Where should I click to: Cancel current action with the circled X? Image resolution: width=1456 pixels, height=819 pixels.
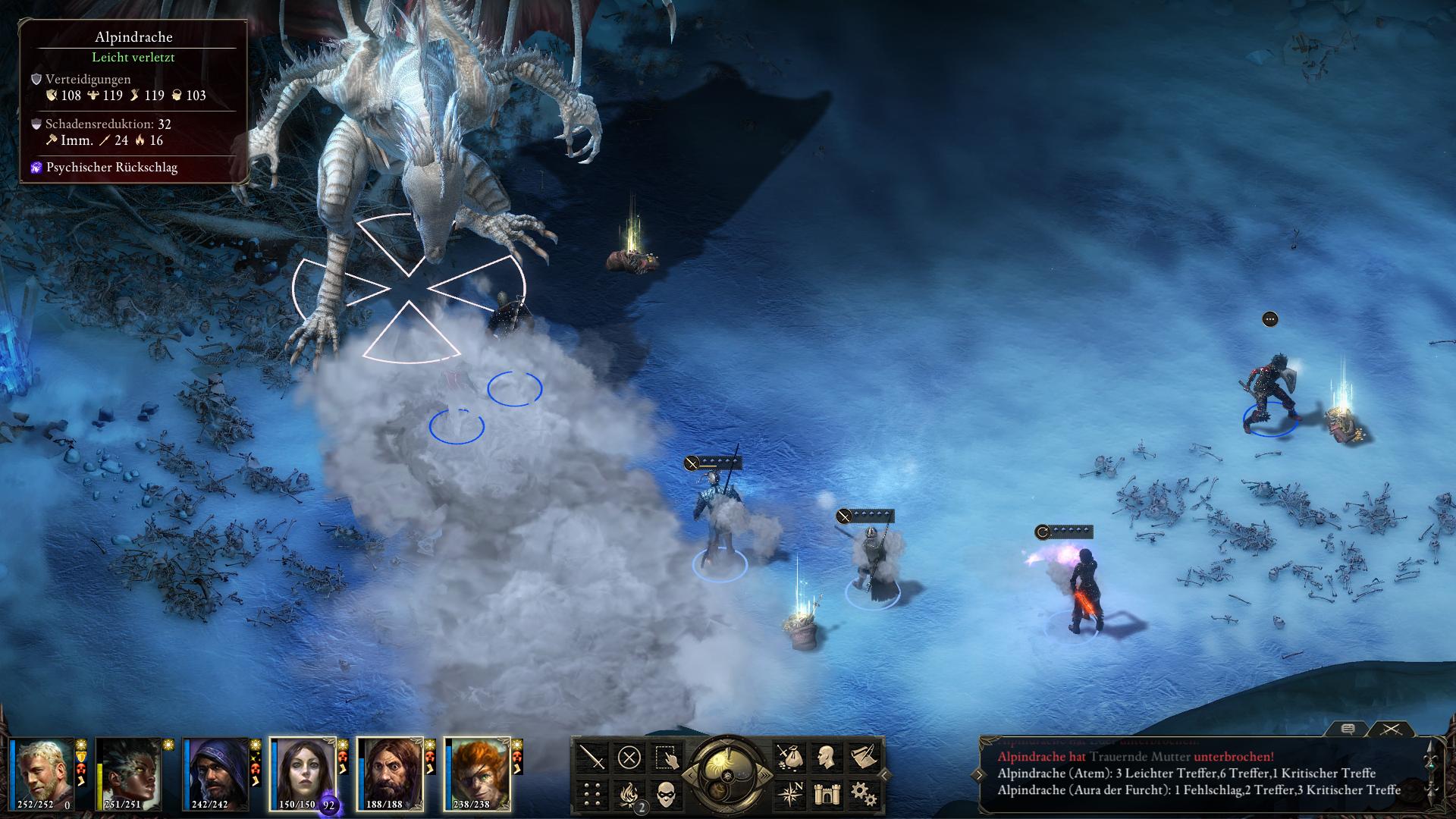(629, 758)
